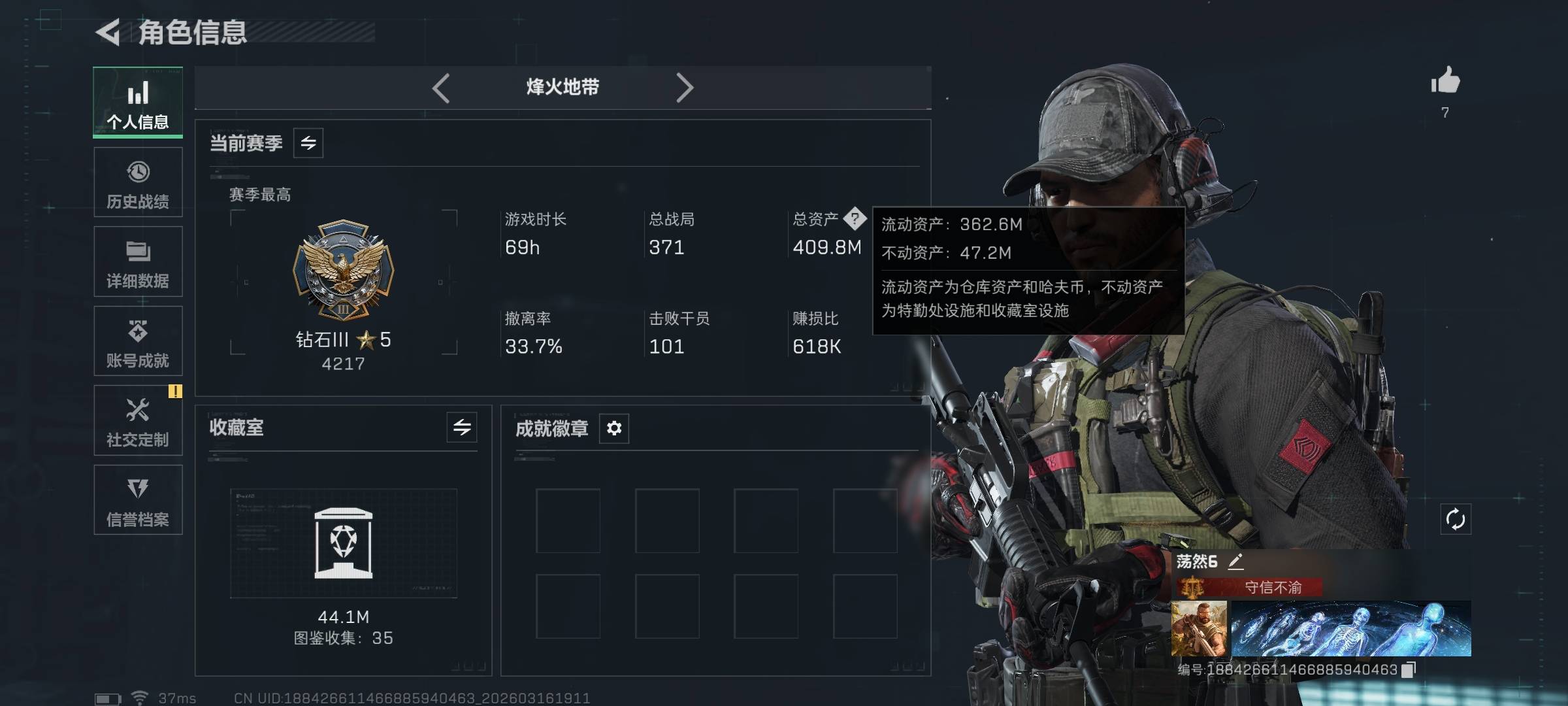Screen dimensions: 1568x706
Task: Click the blue skeleton namecard banner
Action: [x=1351, y=629]
